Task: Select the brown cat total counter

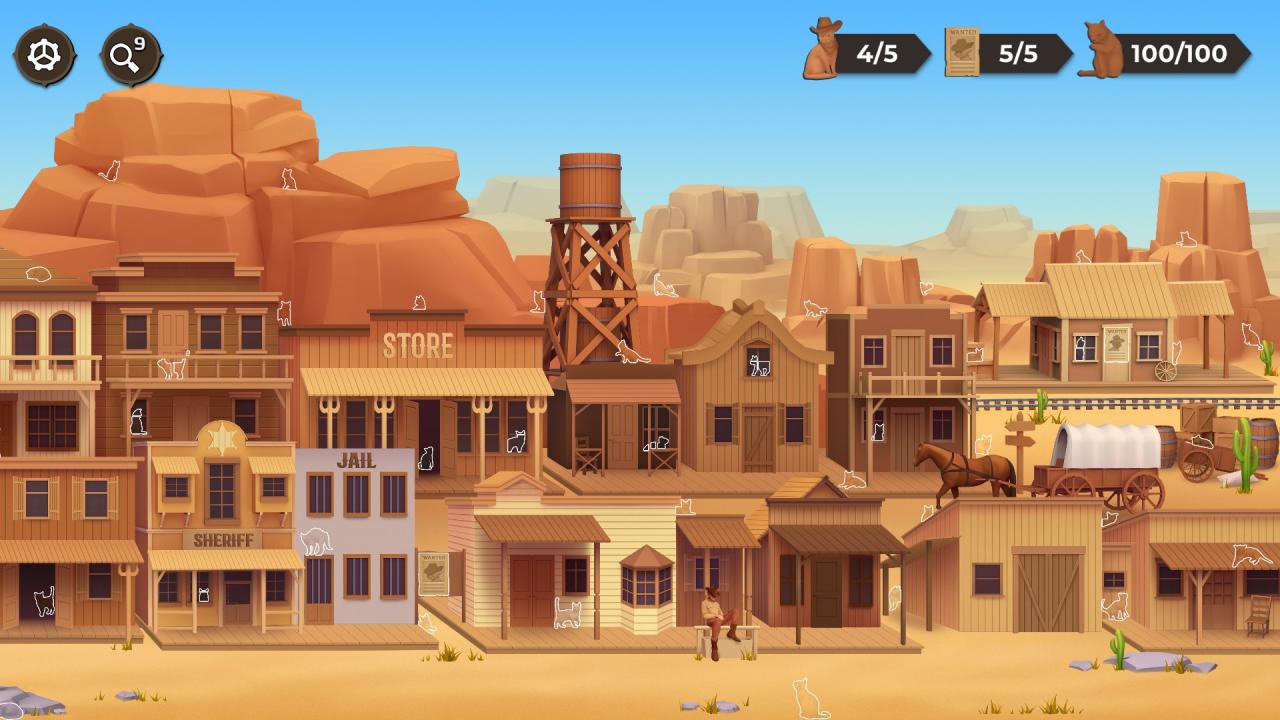Action: tap(1163, 52)
